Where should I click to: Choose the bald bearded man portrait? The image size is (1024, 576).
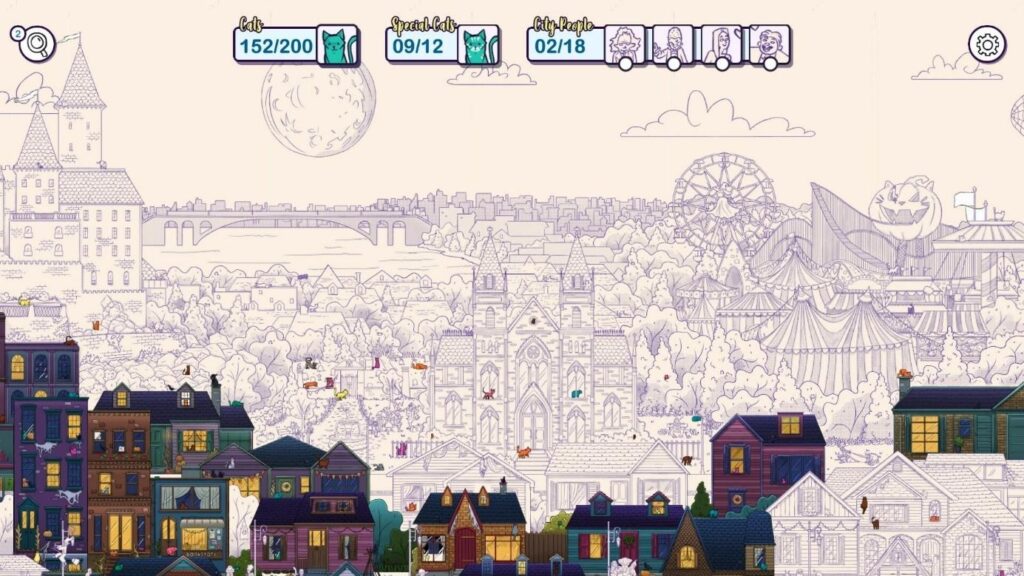[673, 44]
